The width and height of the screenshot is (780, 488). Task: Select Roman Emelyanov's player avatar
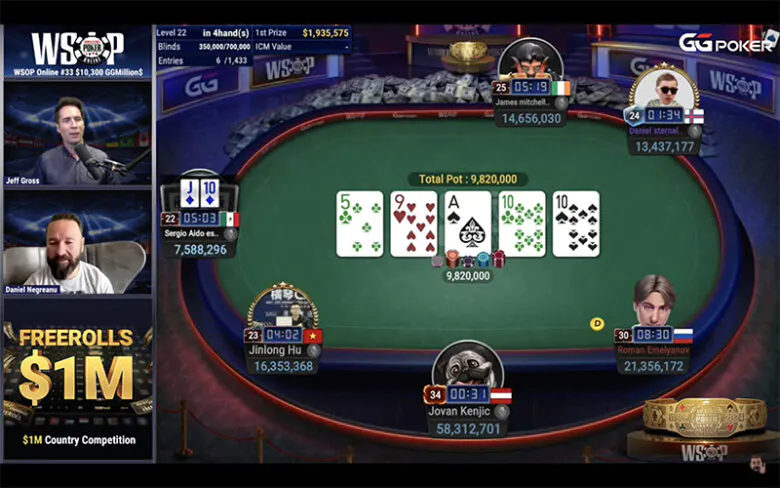[x=654, y=300]
